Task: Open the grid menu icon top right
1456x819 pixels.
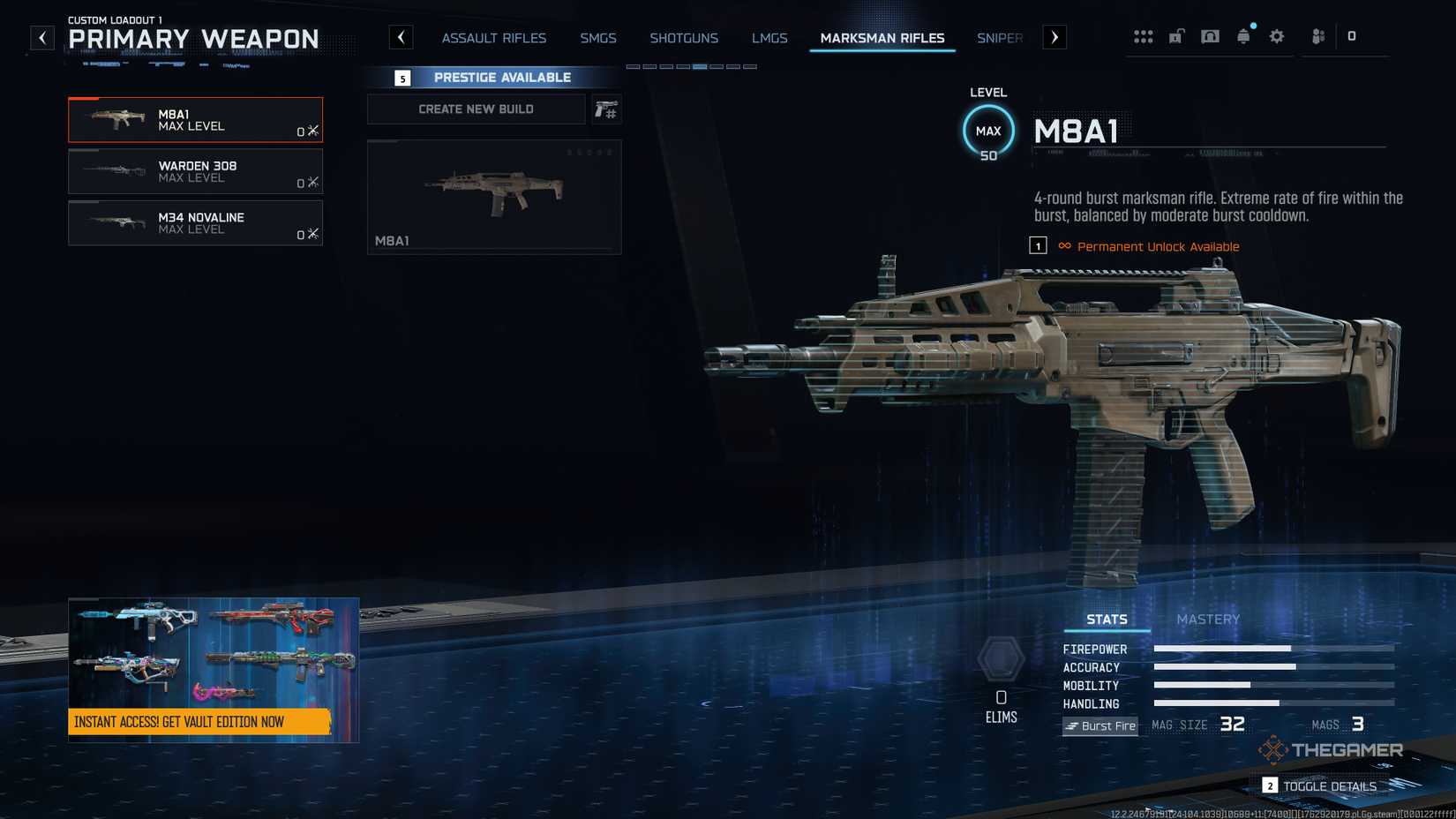Action: pyautogui.click(x=1144, y=36)
